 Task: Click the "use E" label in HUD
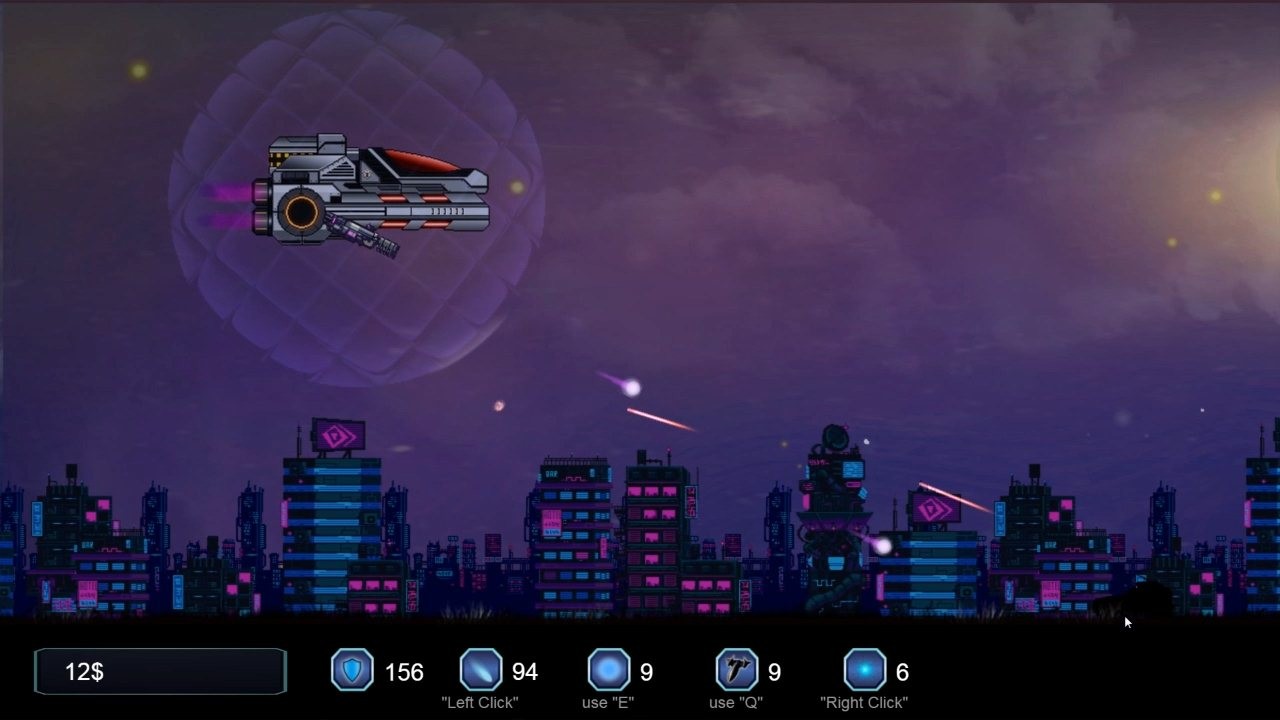point(608,702)
